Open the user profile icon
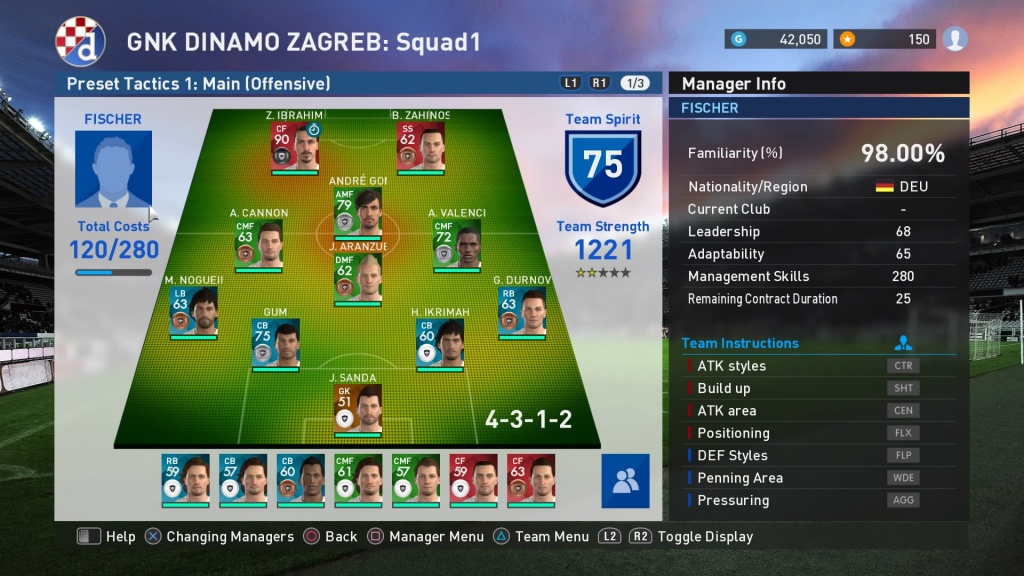The height and width of the screenshot is (576, 1024). pyautogui.click(x=955, y=39)
